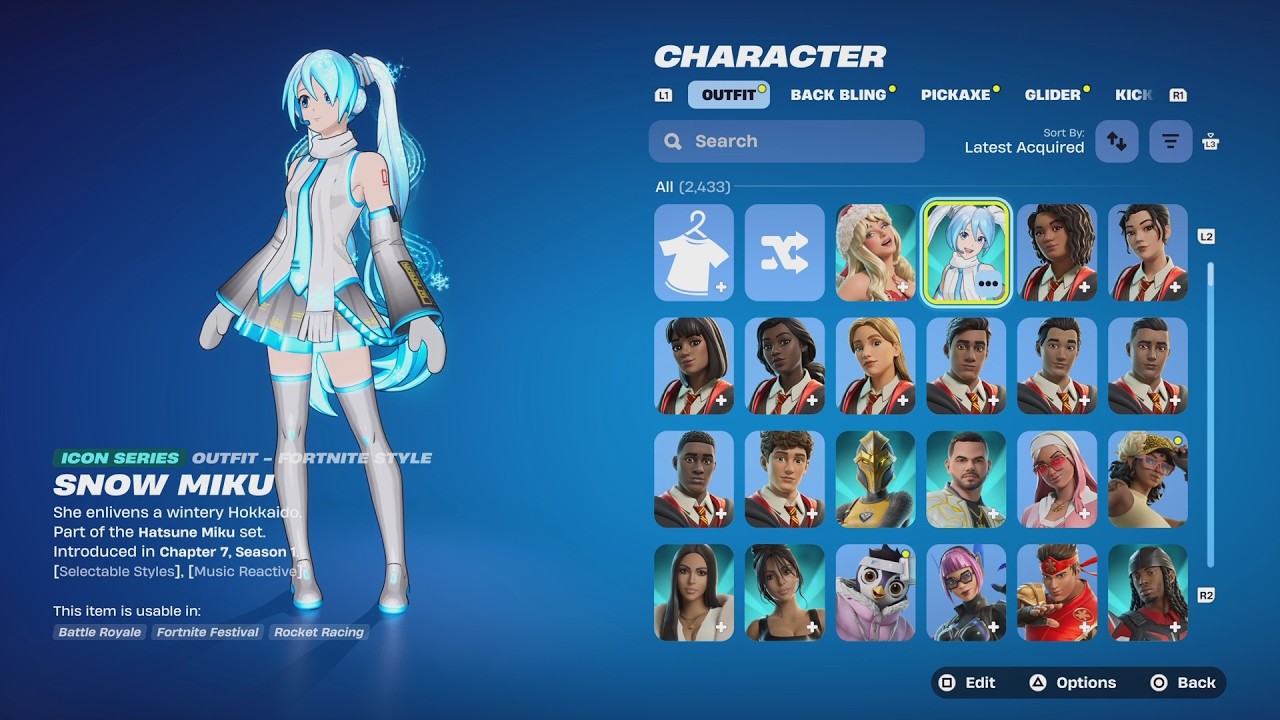Open the filter options button
The height and width of the screenshot is (720, 1280).
point(1171,142)
